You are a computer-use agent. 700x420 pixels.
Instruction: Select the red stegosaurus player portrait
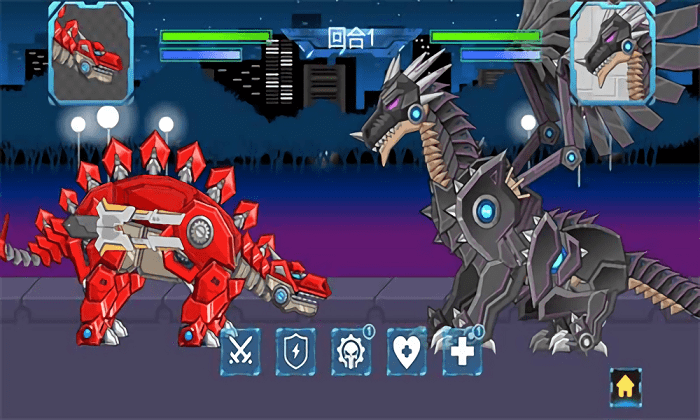click(x=91, y=52)
